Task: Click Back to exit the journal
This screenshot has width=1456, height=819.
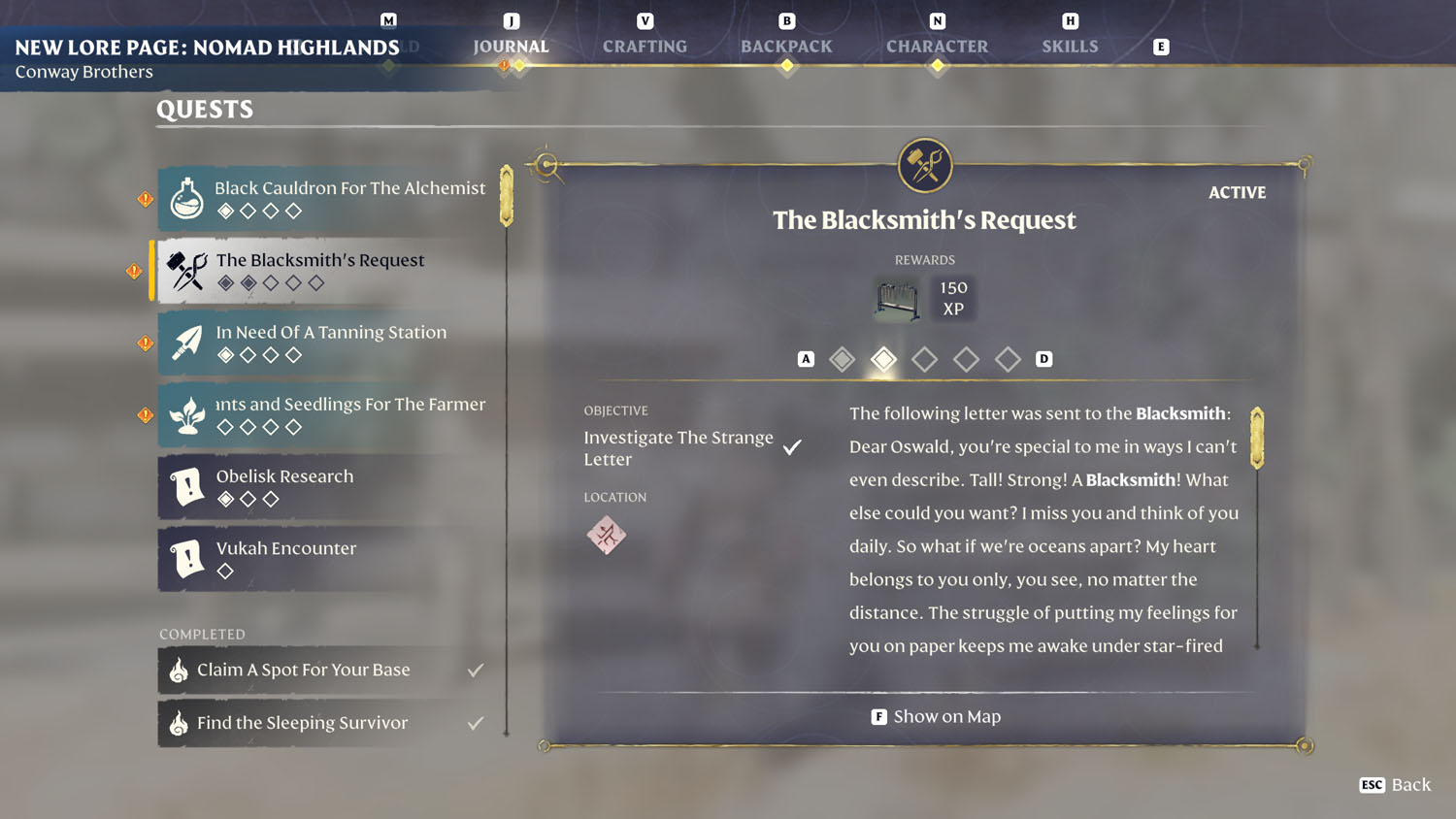Action: 1395,785
